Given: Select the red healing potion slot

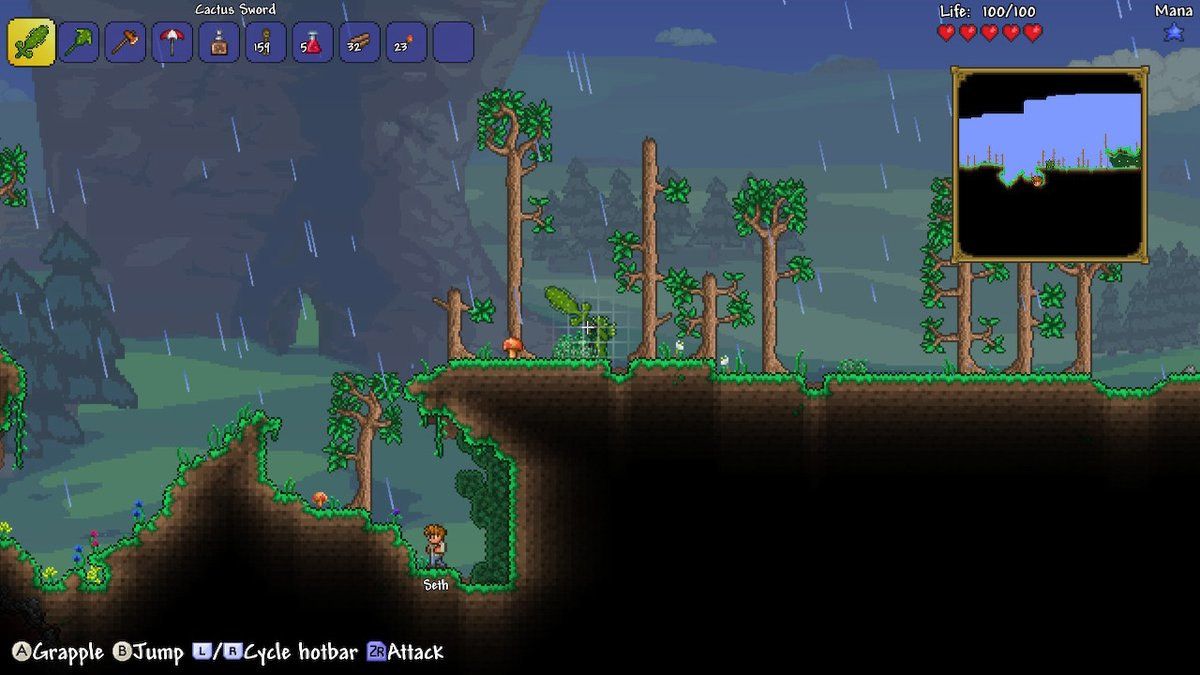Looking at the screenshot, I should coord(313,43).
